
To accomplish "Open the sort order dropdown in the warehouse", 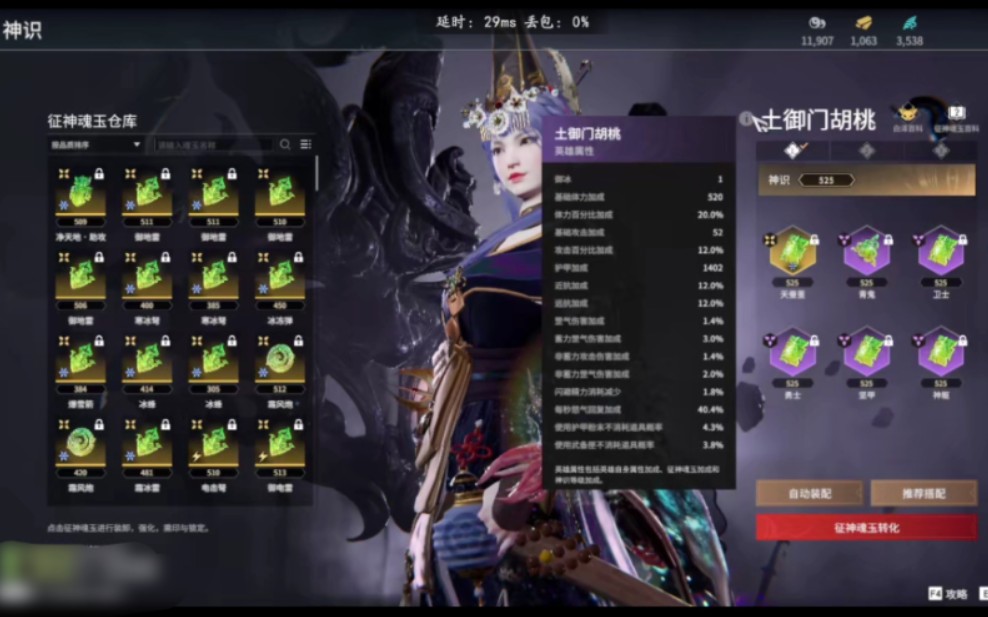I will (x=96, y=145).
